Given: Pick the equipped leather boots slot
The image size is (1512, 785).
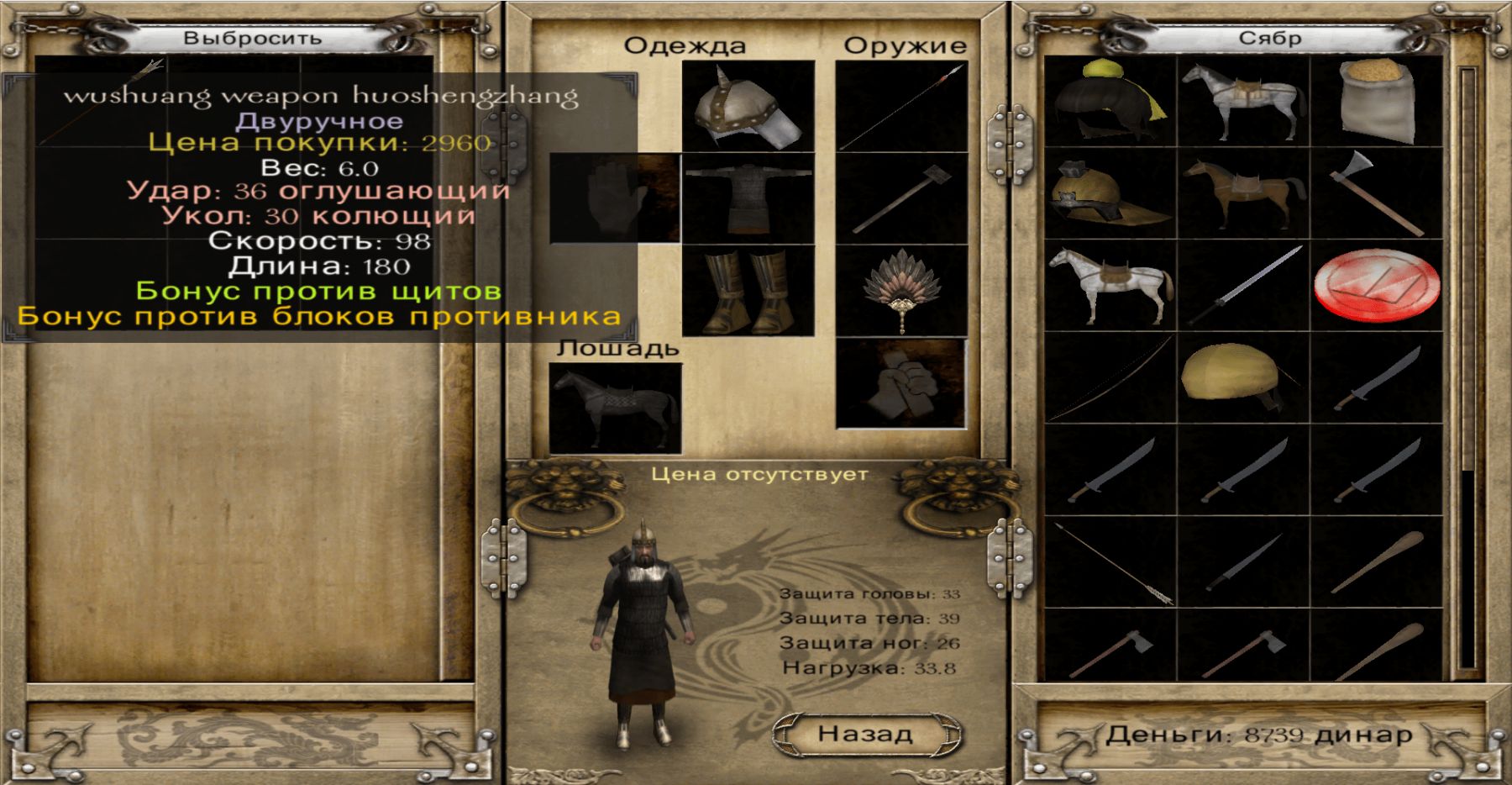Looking at the screenshot, I should point(748,291).
